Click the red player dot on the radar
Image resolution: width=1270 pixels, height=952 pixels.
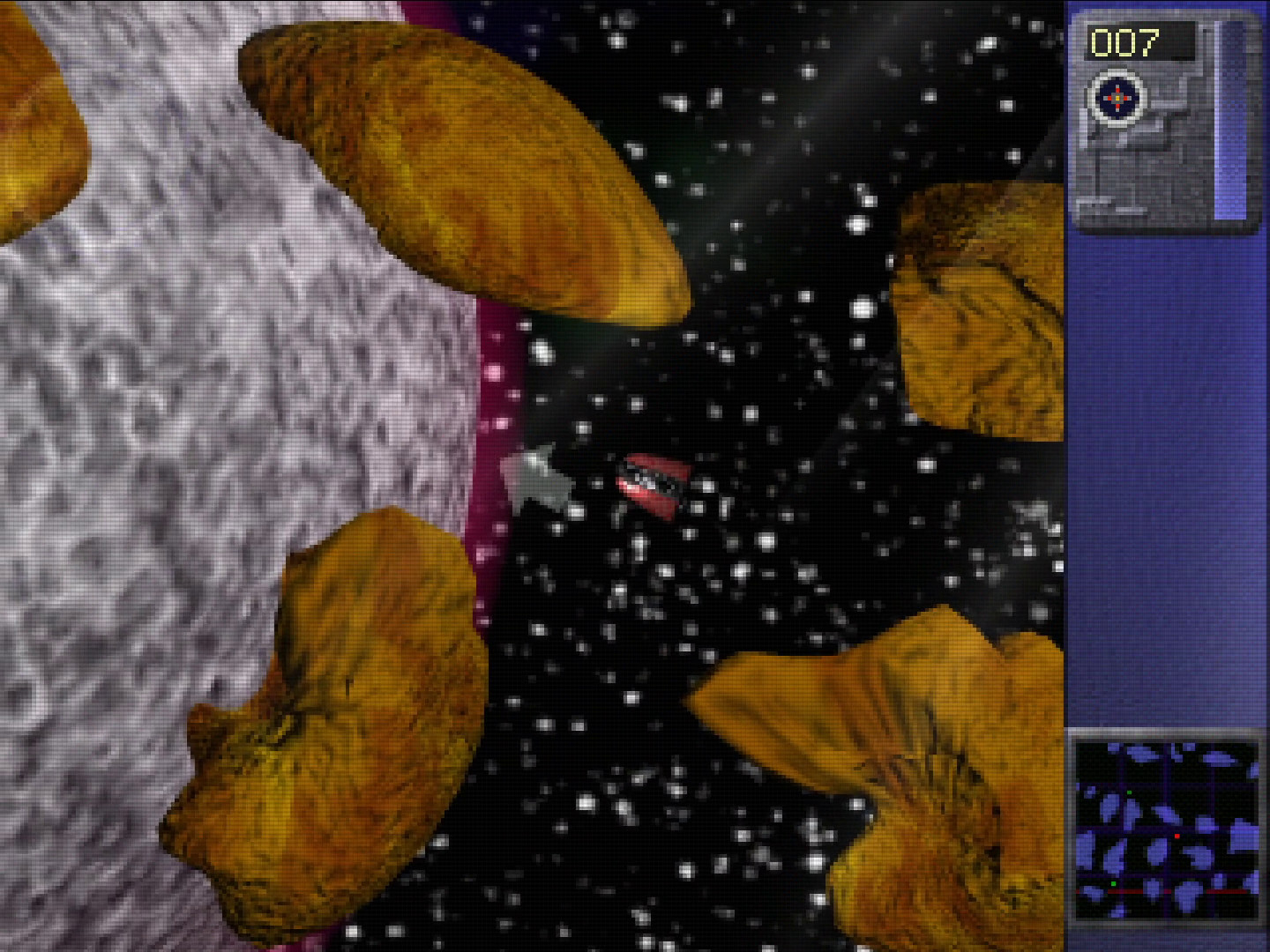(x=1177, y=836)
